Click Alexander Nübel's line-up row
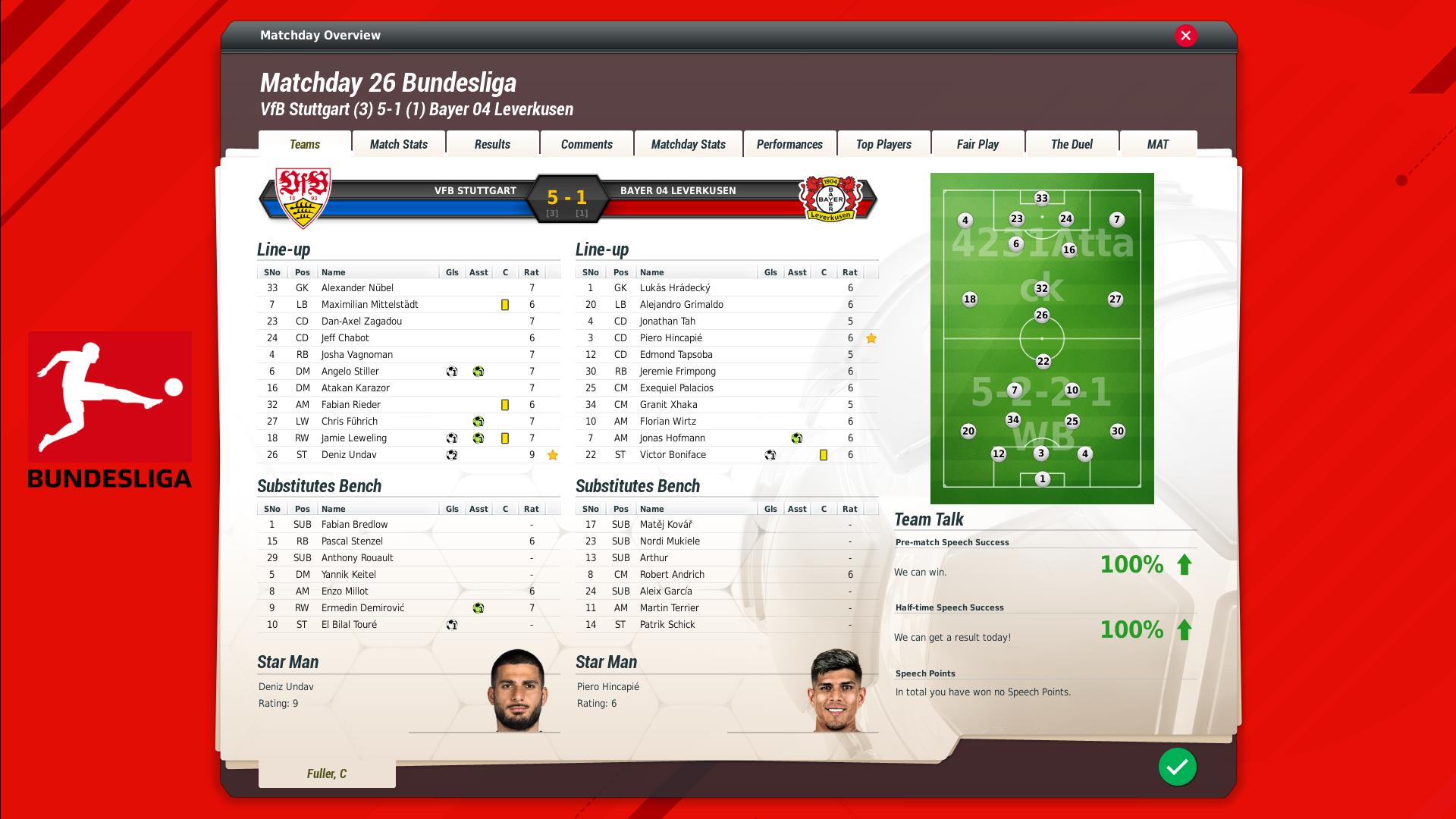The height and width of the screenshot is (819, 1456). (357, 288)
